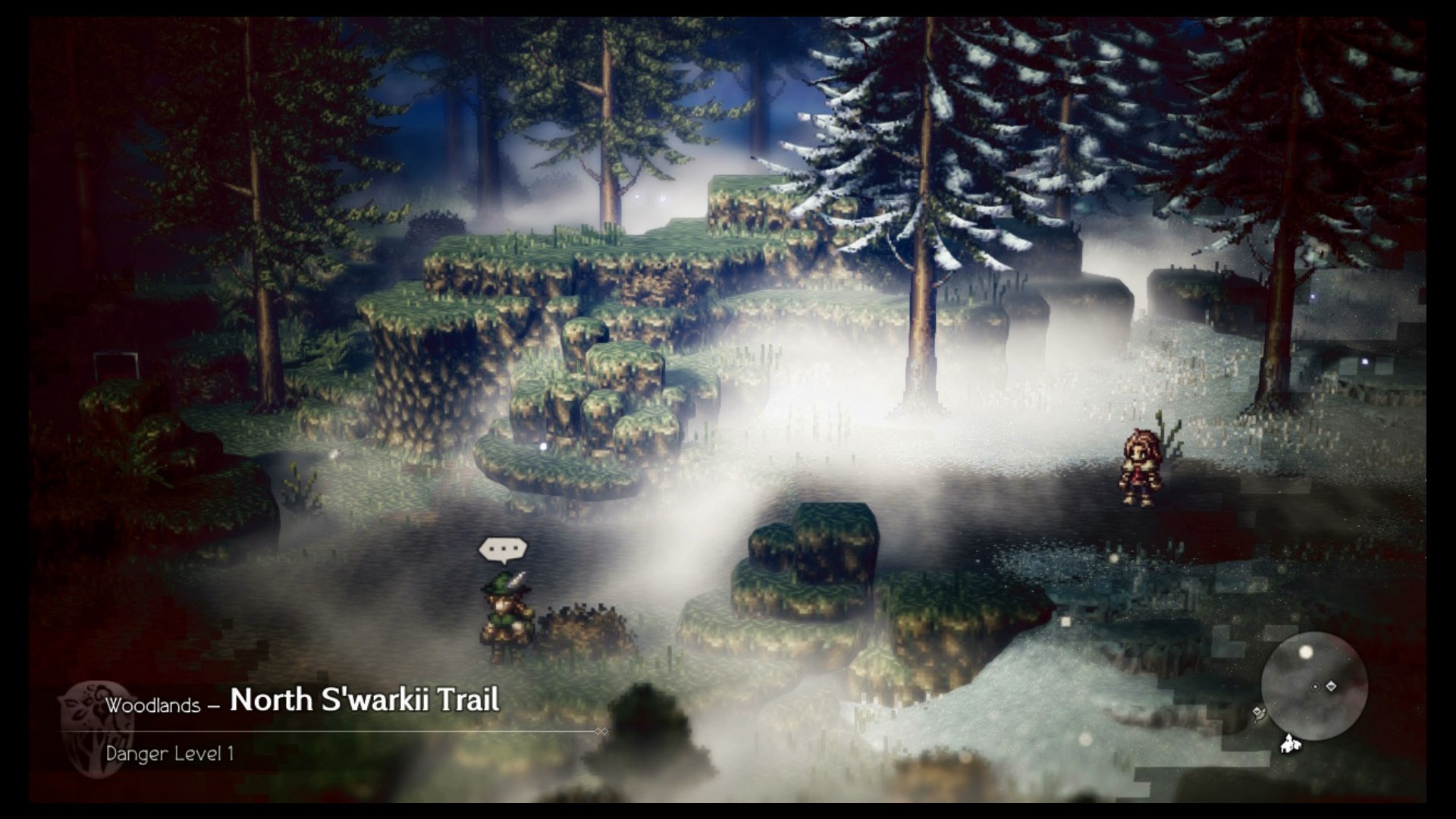
Task: Click the player position marker on the minimap
Action: click(1315, 686)
